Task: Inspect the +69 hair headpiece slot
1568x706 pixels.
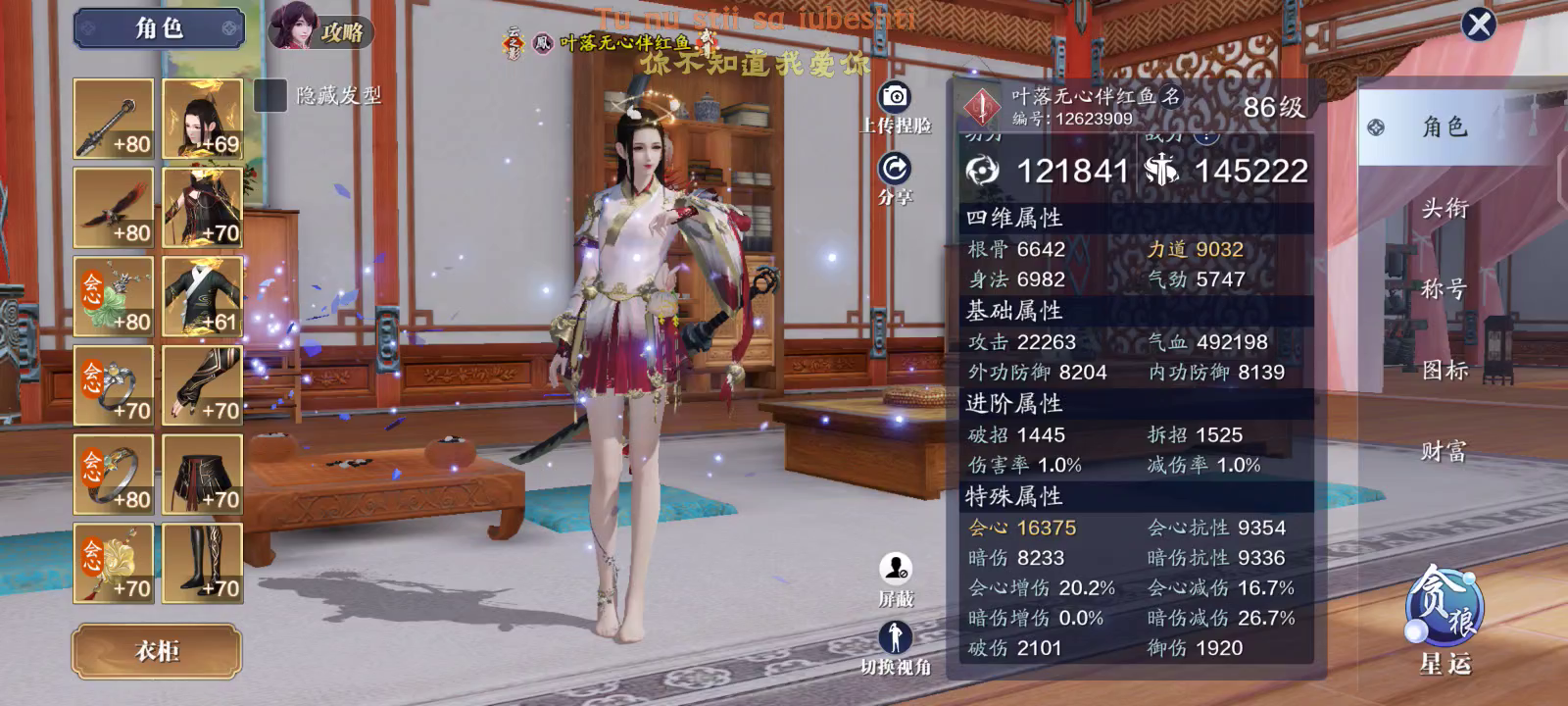Action: (203, 119)
